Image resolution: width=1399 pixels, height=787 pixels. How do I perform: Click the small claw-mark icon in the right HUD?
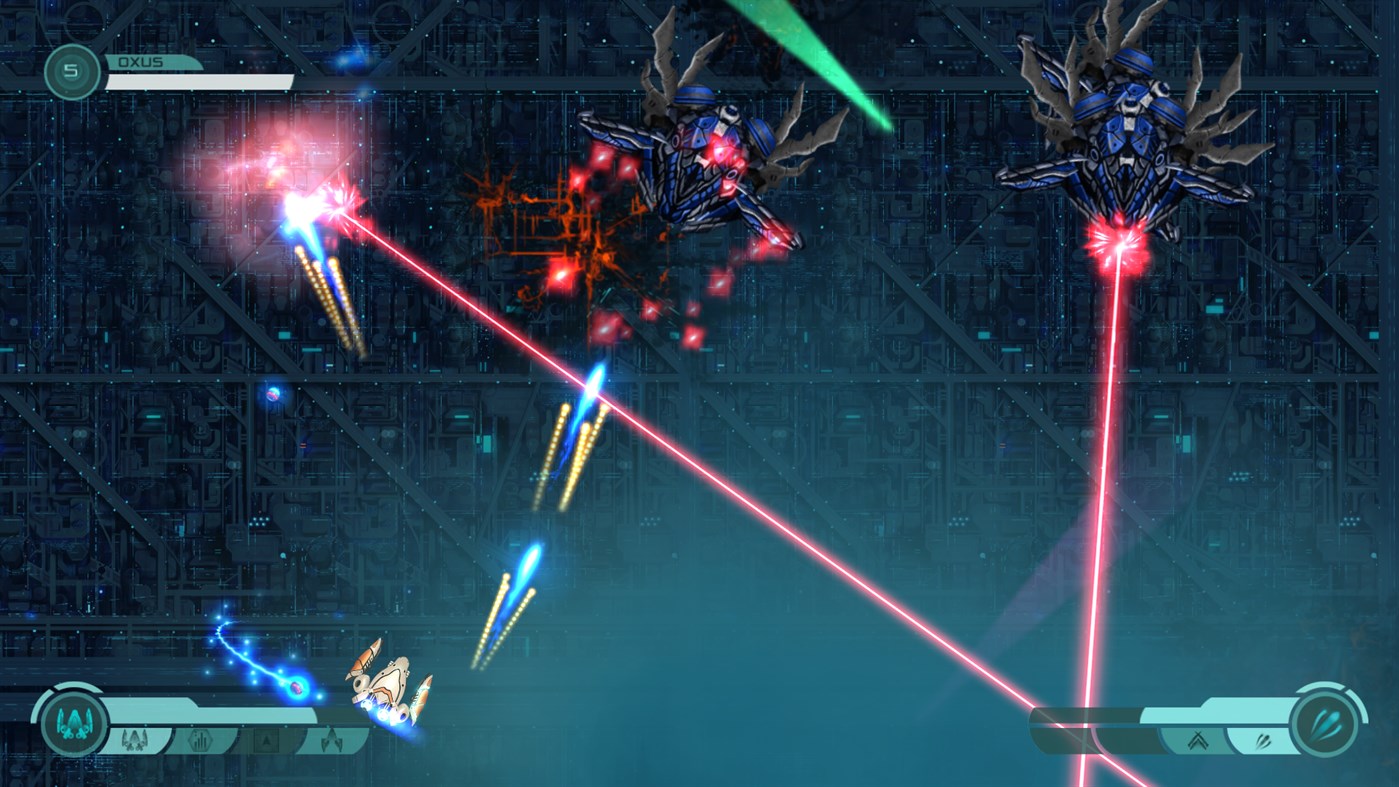pyautogui.click(x=1263, y=739)
